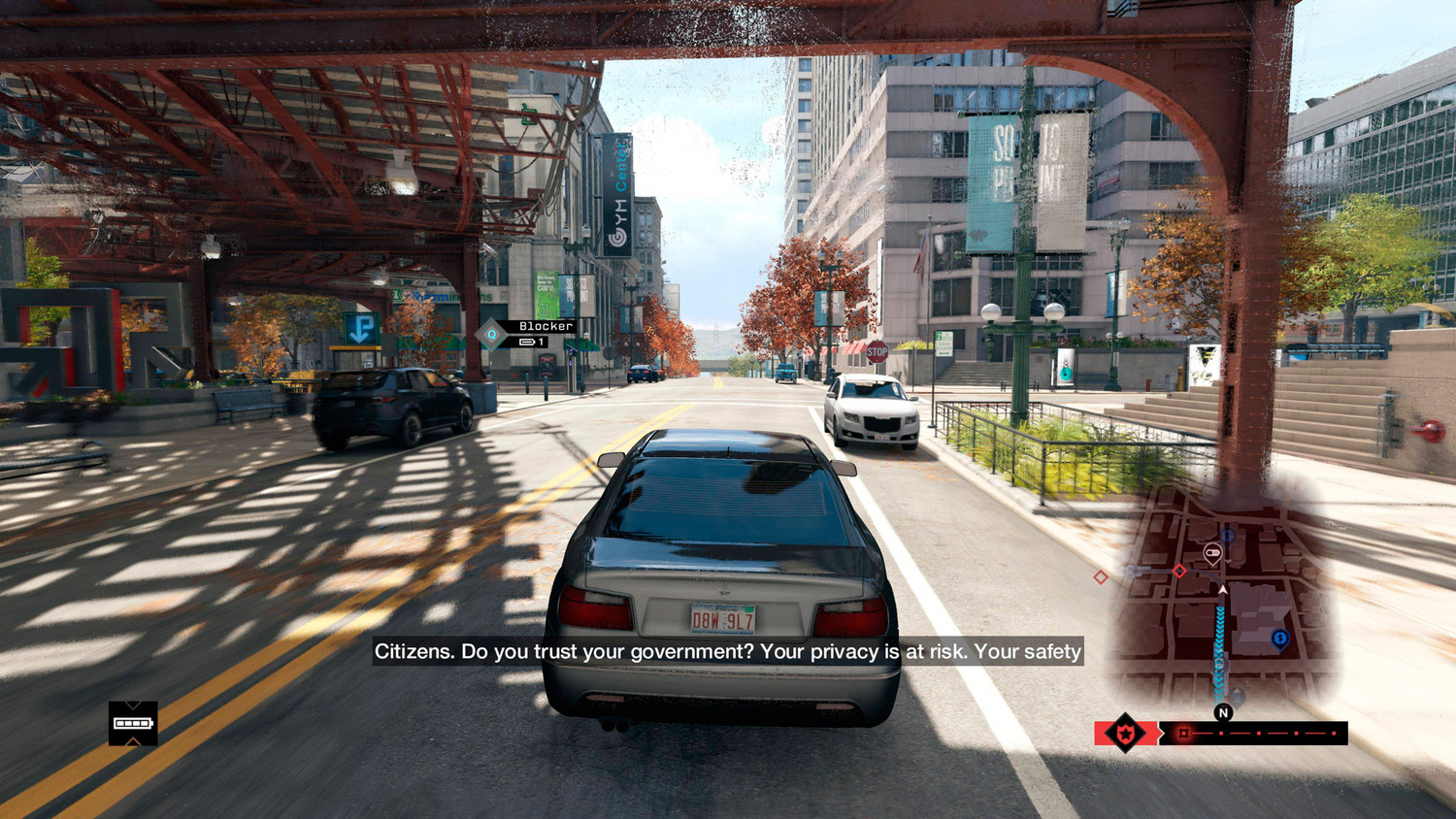1456x819 pixels.
Task: Activate the Blocker hack label
Action: coord(546,326)
